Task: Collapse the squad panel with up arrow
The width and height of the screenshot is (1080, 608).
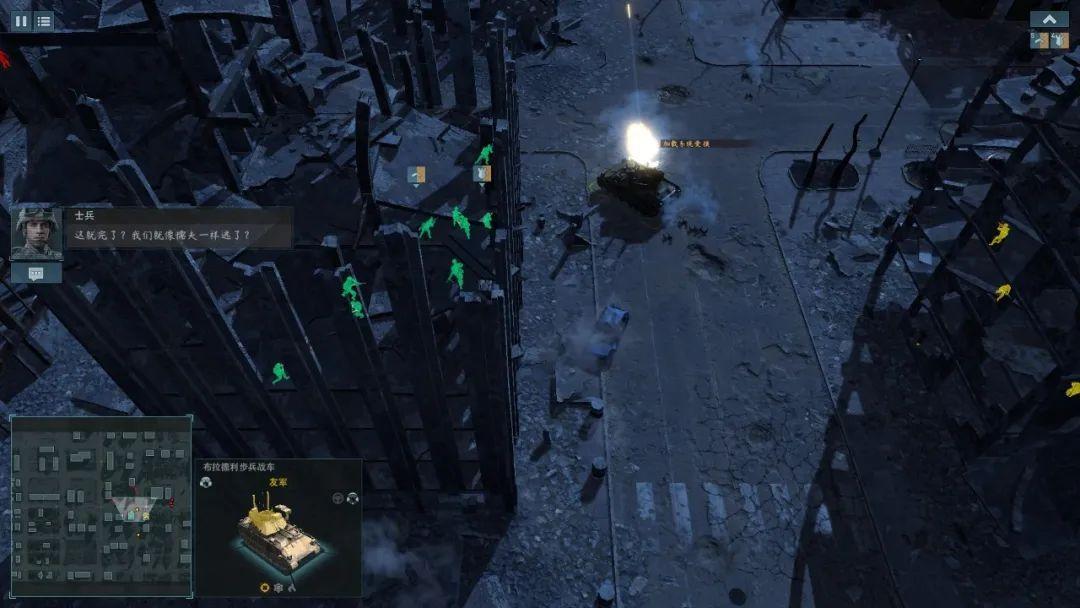Action: tap(1049, 19)
